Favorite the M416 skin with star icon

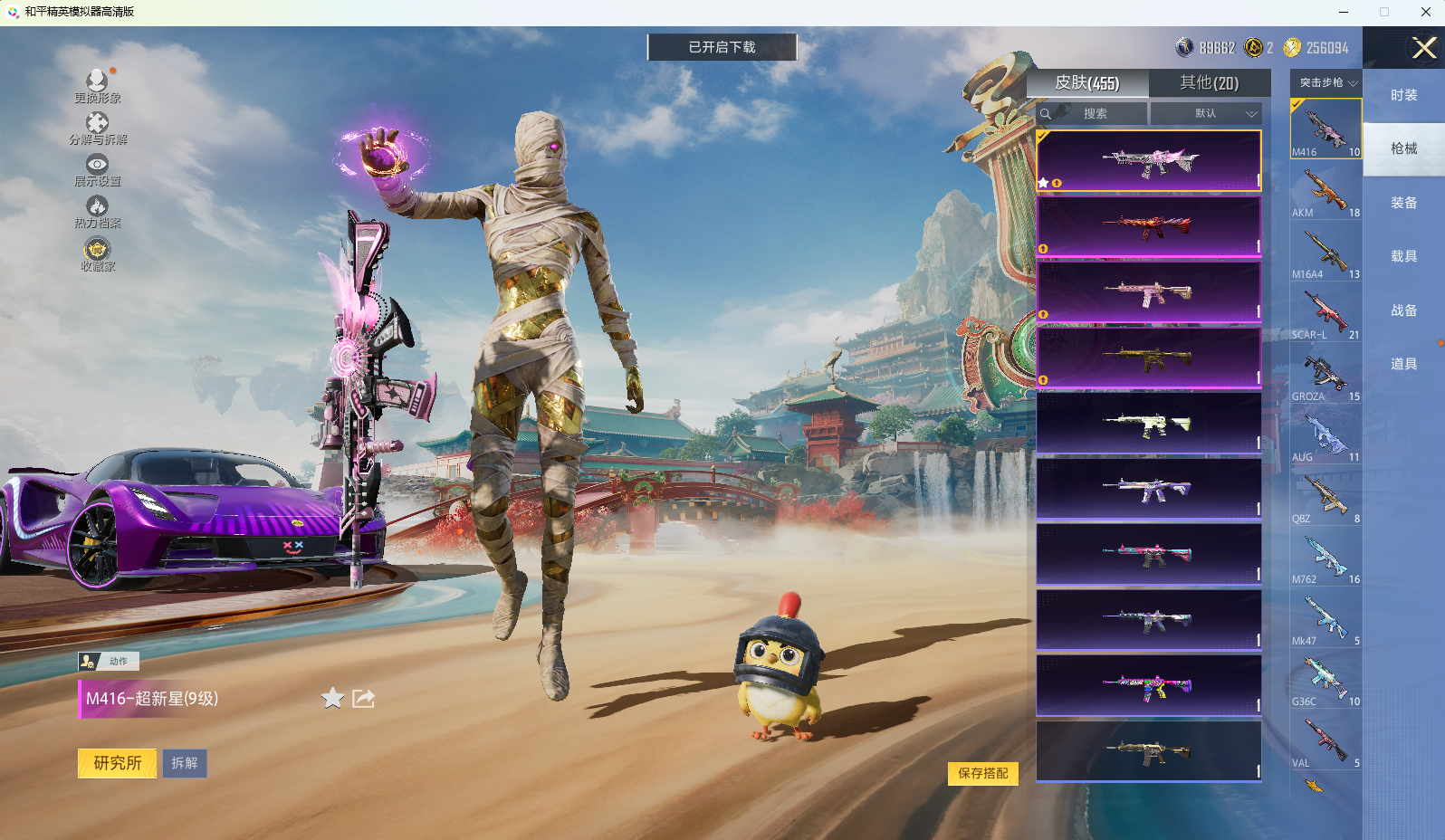(333, 698)
